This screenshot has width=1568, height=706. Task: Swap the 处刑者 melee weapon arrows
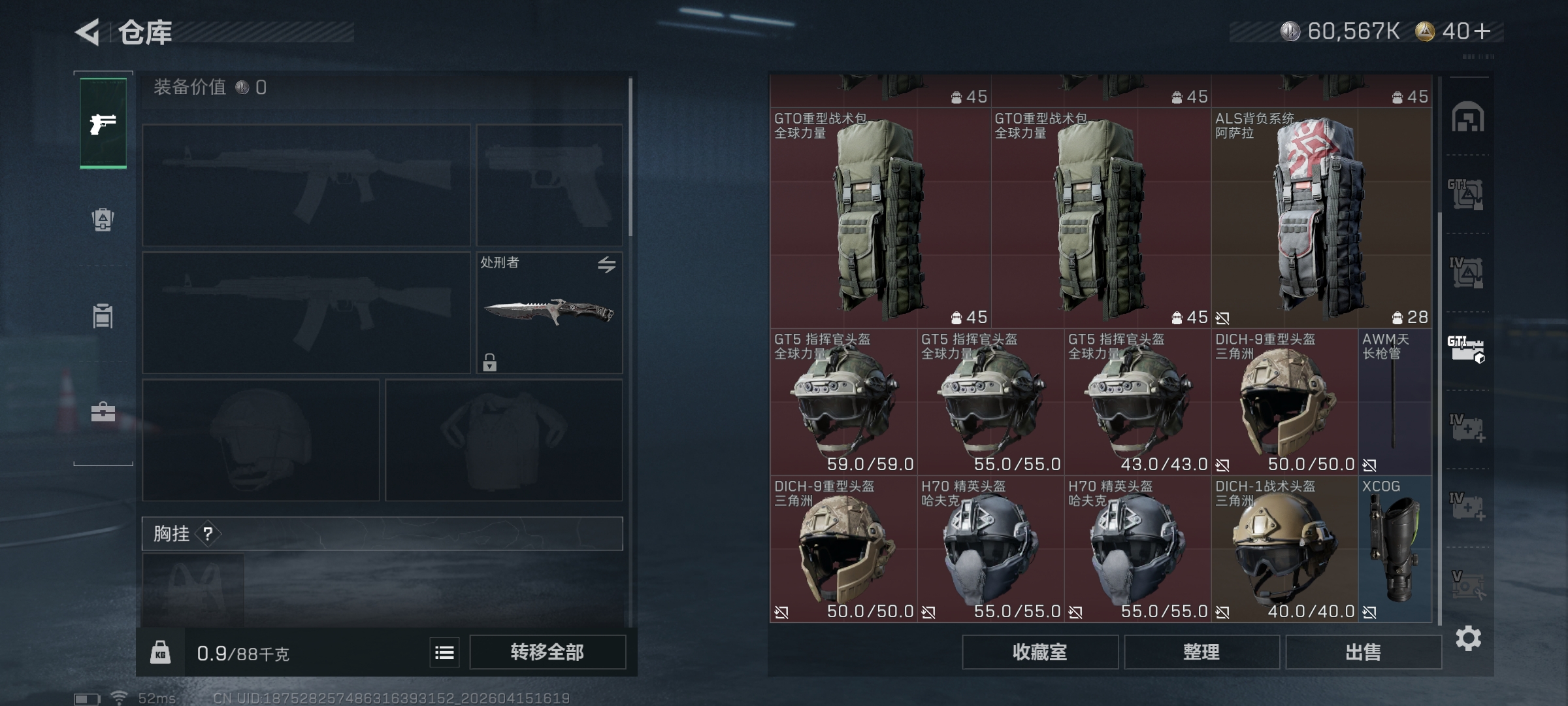(x=606, y=265)
